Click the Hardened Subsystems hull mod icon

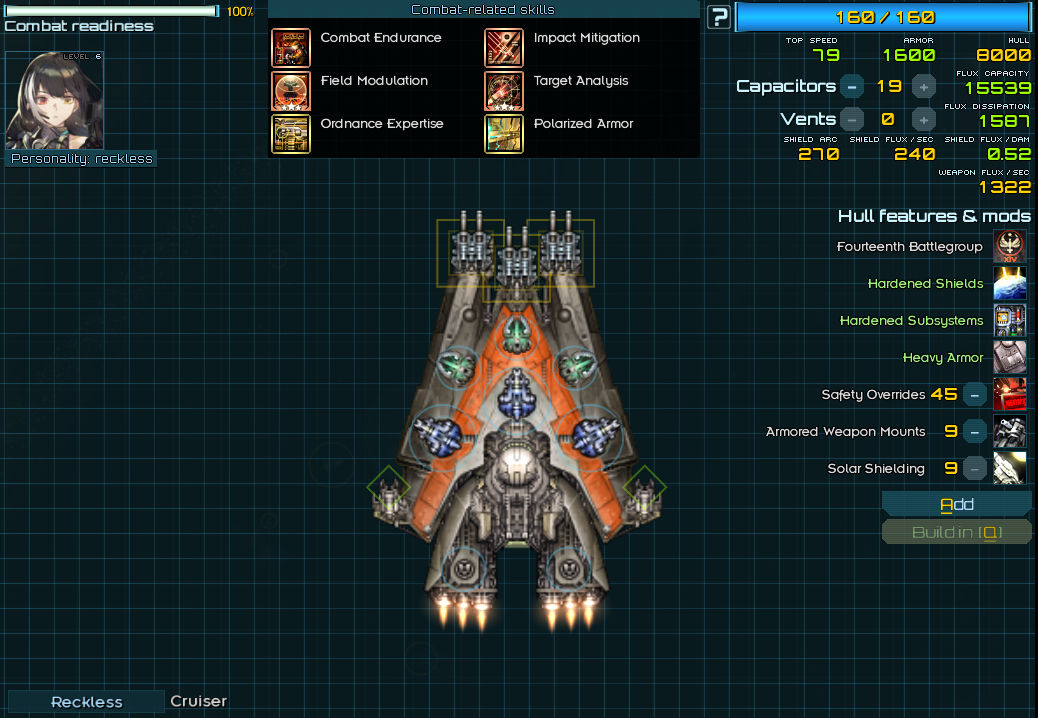coord(1010,321)
